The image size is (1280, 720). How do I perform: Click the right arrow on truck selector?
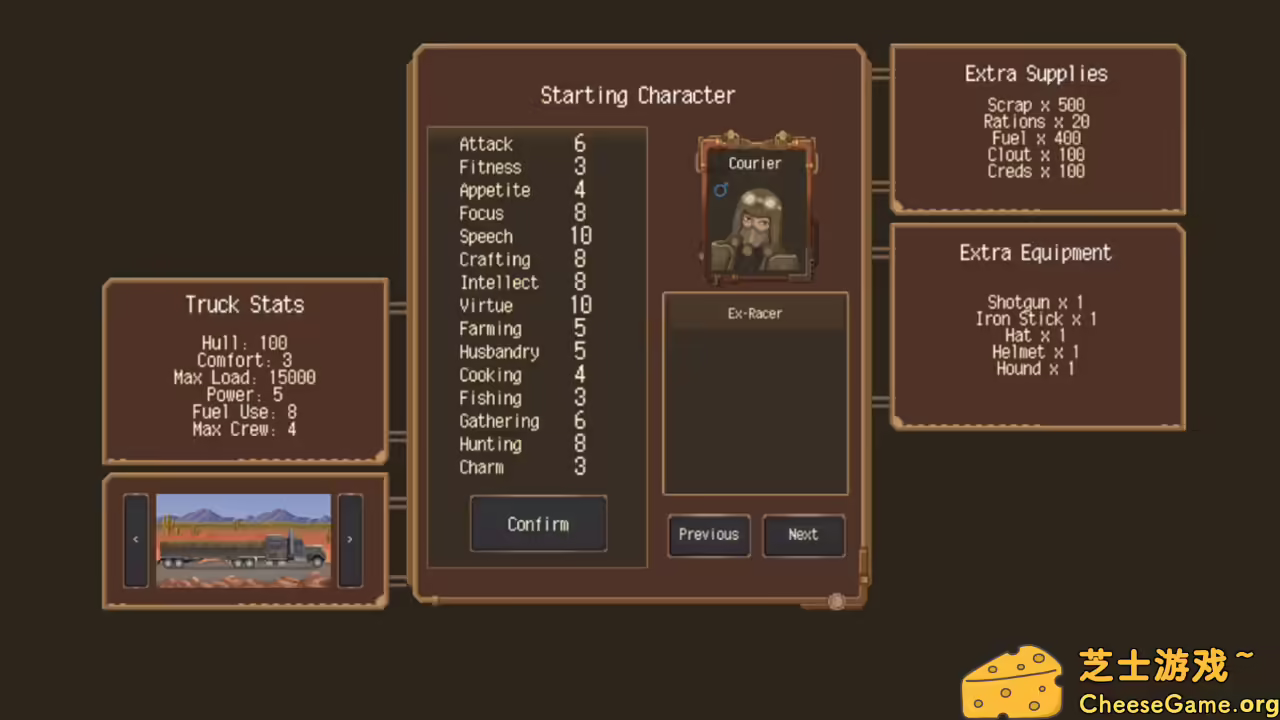click(349, 538)
